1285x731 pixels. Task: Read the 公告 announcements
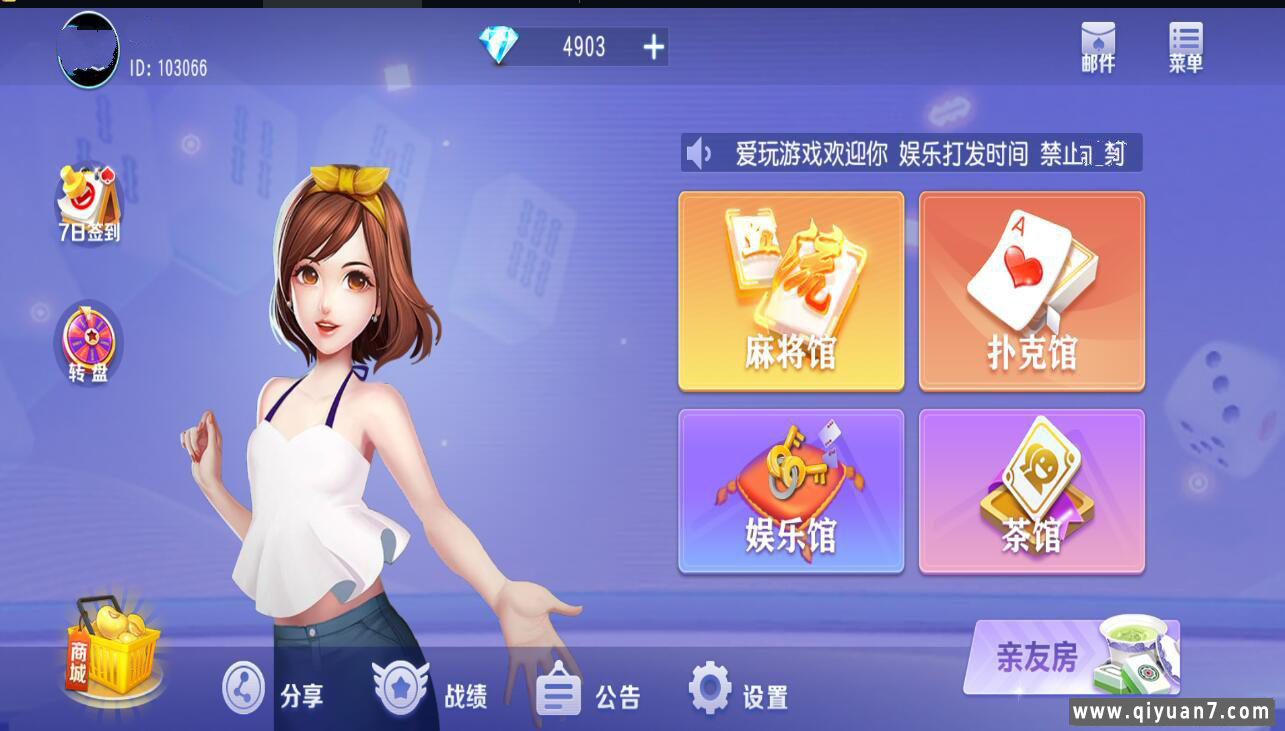(x=588, y=691)
